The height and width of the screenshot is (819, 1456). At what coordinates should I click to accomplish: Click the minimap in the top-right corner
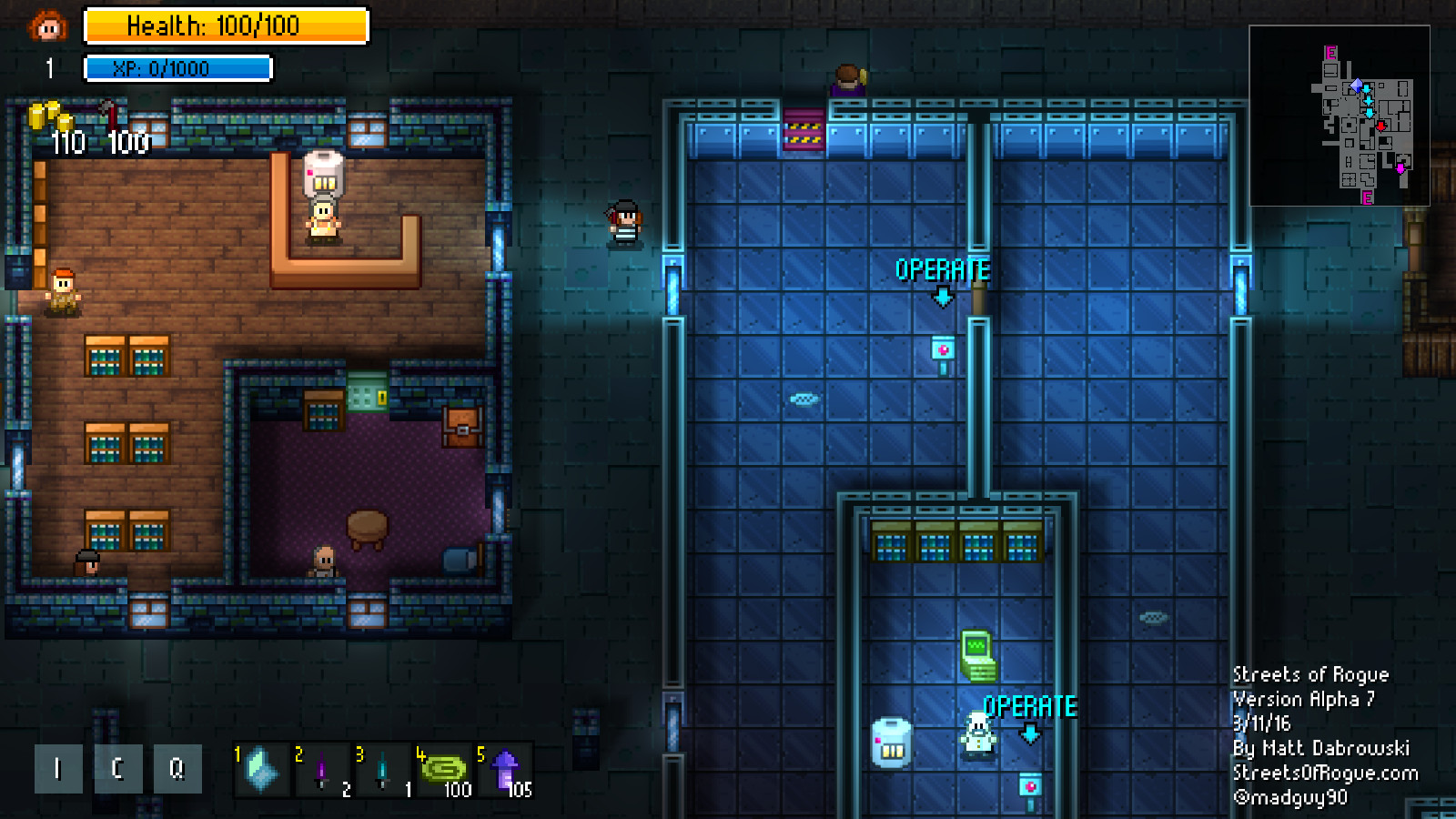pyautogui.click(x=1340, y=114)
